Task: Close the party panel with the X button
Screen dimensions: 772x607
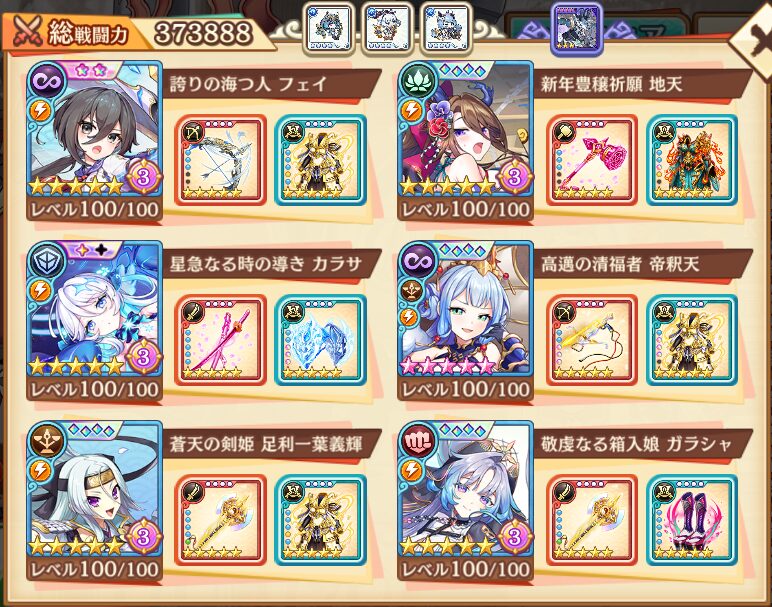Action: 754,40
